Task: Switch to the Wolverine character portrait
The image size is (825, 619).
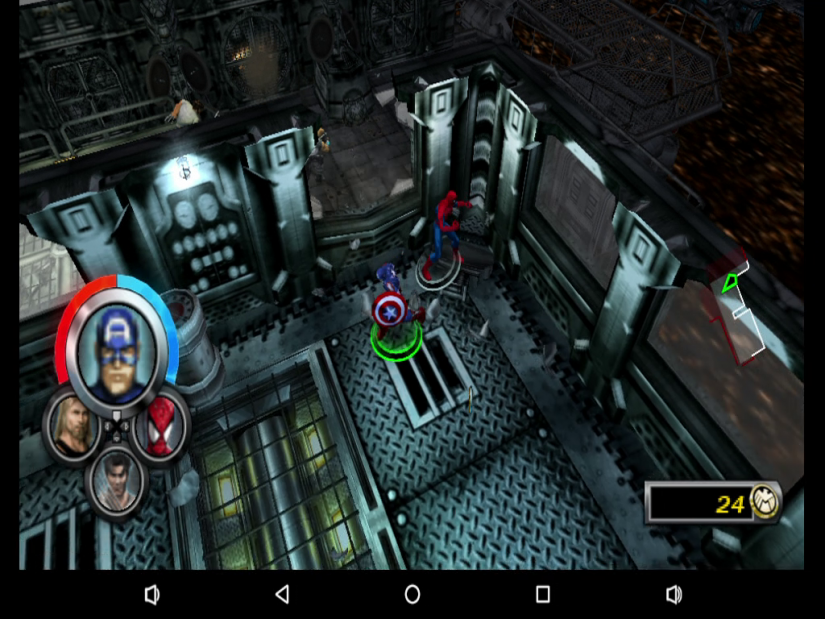Action: pyautogui.click(x=117, y=482)
